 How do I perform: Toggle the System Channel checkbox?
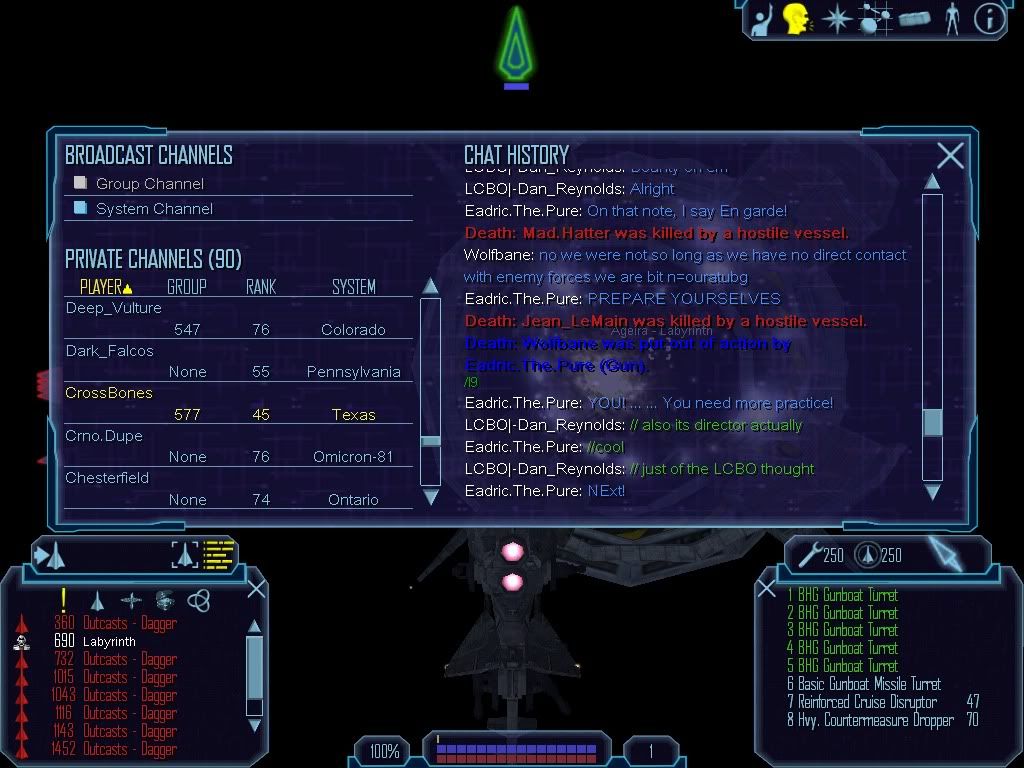81,208
